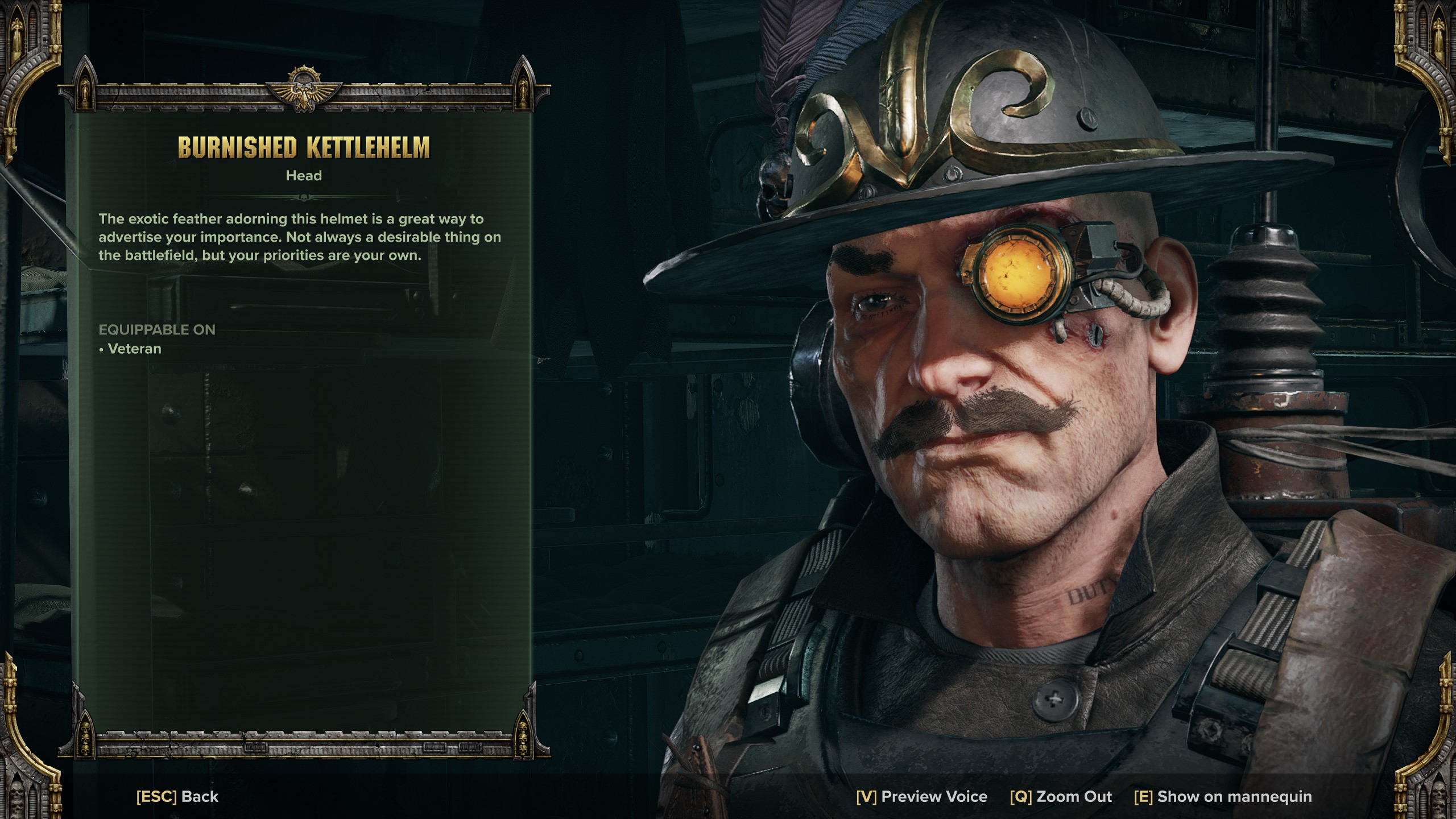Image resolution: width=1456 pixels, height=819 pixels.
Task: Choose Show on mannequin
Action: (x=1223, y=796)
